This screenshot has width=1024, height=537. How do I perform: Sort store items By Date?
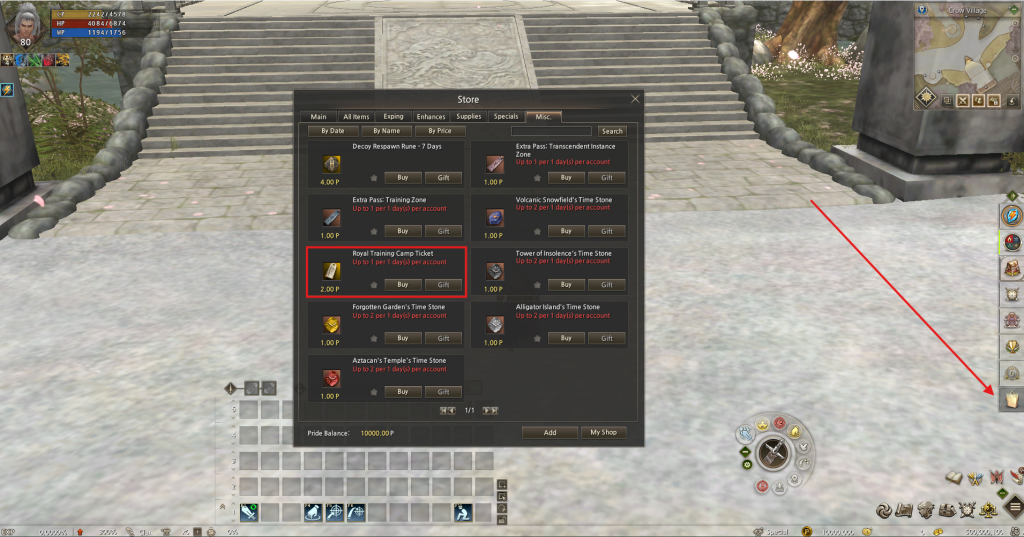(x=333, y=131)
